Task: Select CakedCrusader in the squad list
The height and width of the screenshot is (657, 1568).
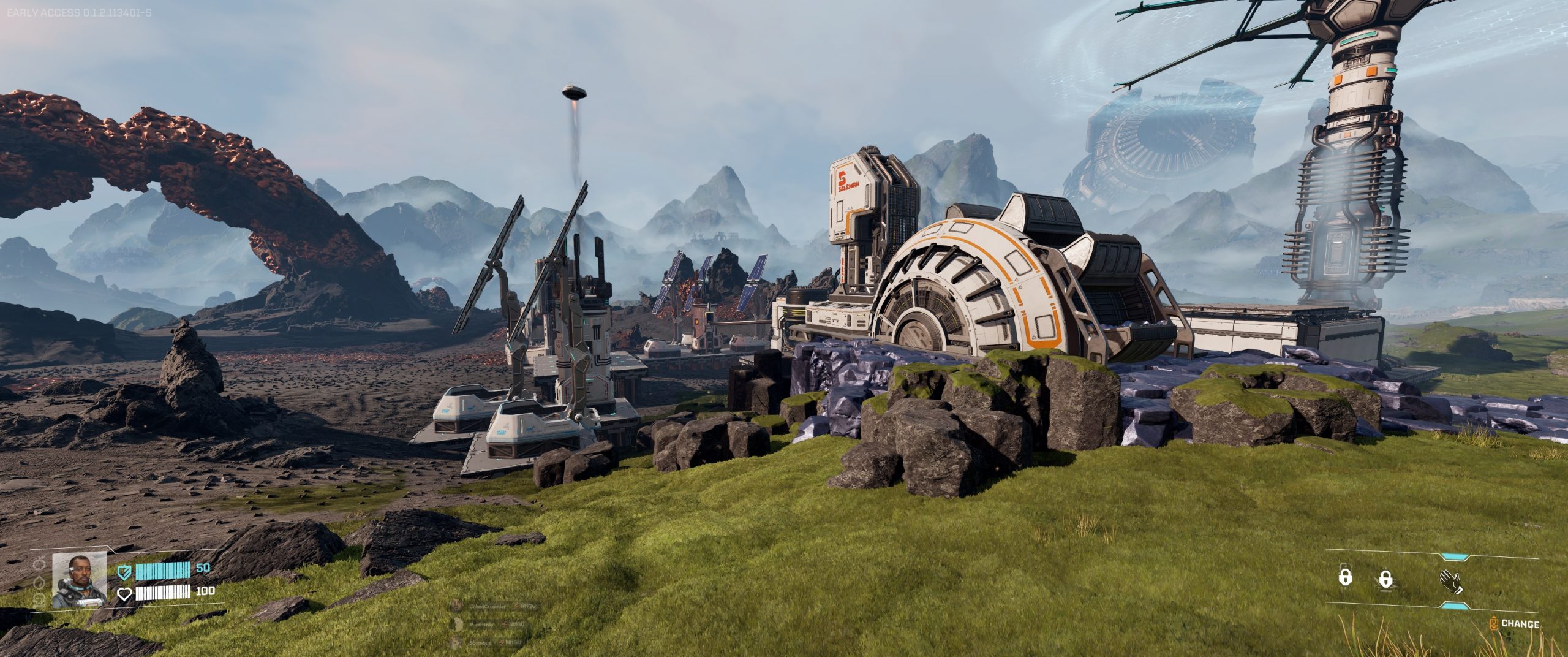Action: pyautogui.click(x=488, y=606)
